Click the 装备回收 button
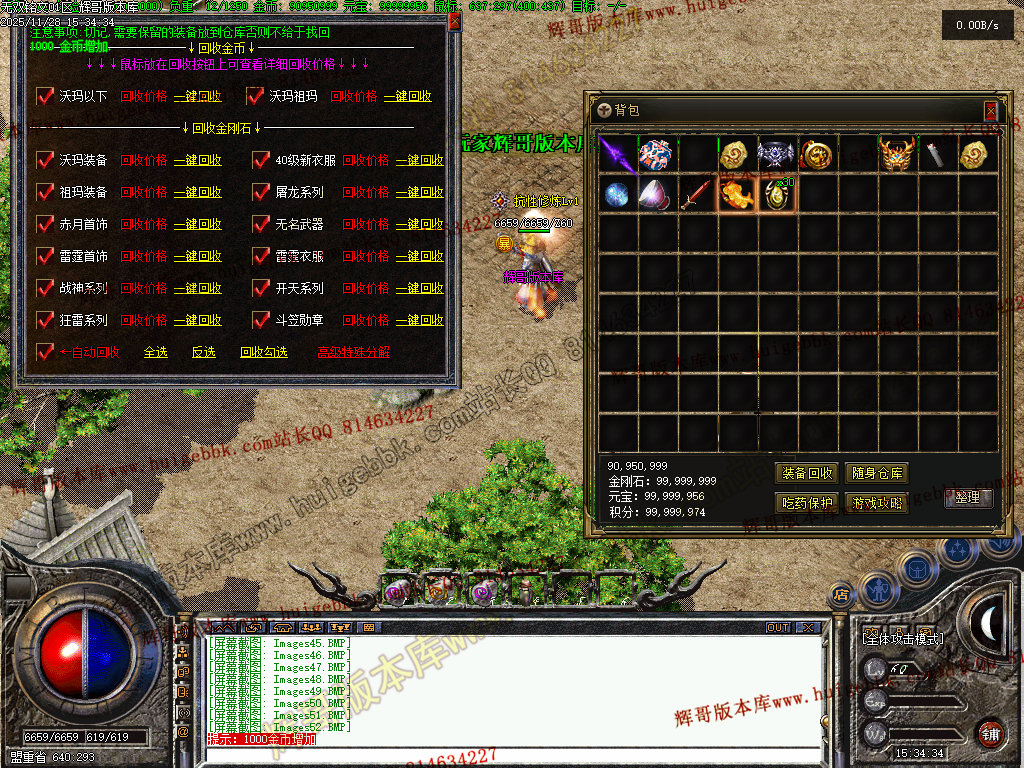Screen dimensions: 1024x768 (x=806, y=473)
